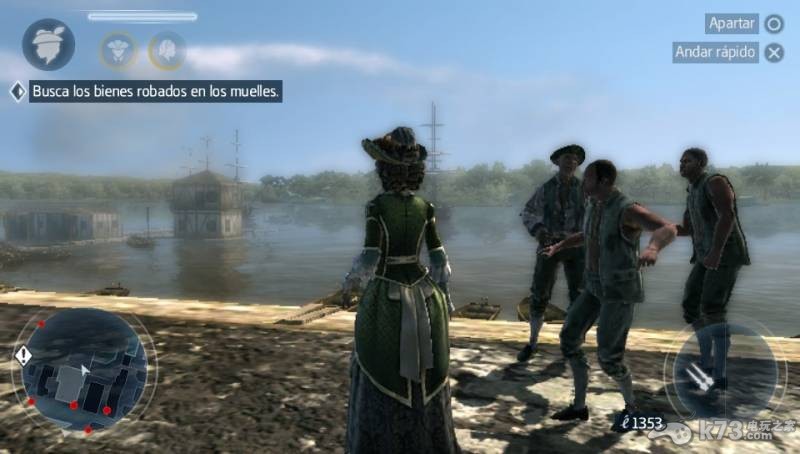Click the gold-ringed tricorn hat figure icon
800x454 pixels.
click(x=117, y=49)
